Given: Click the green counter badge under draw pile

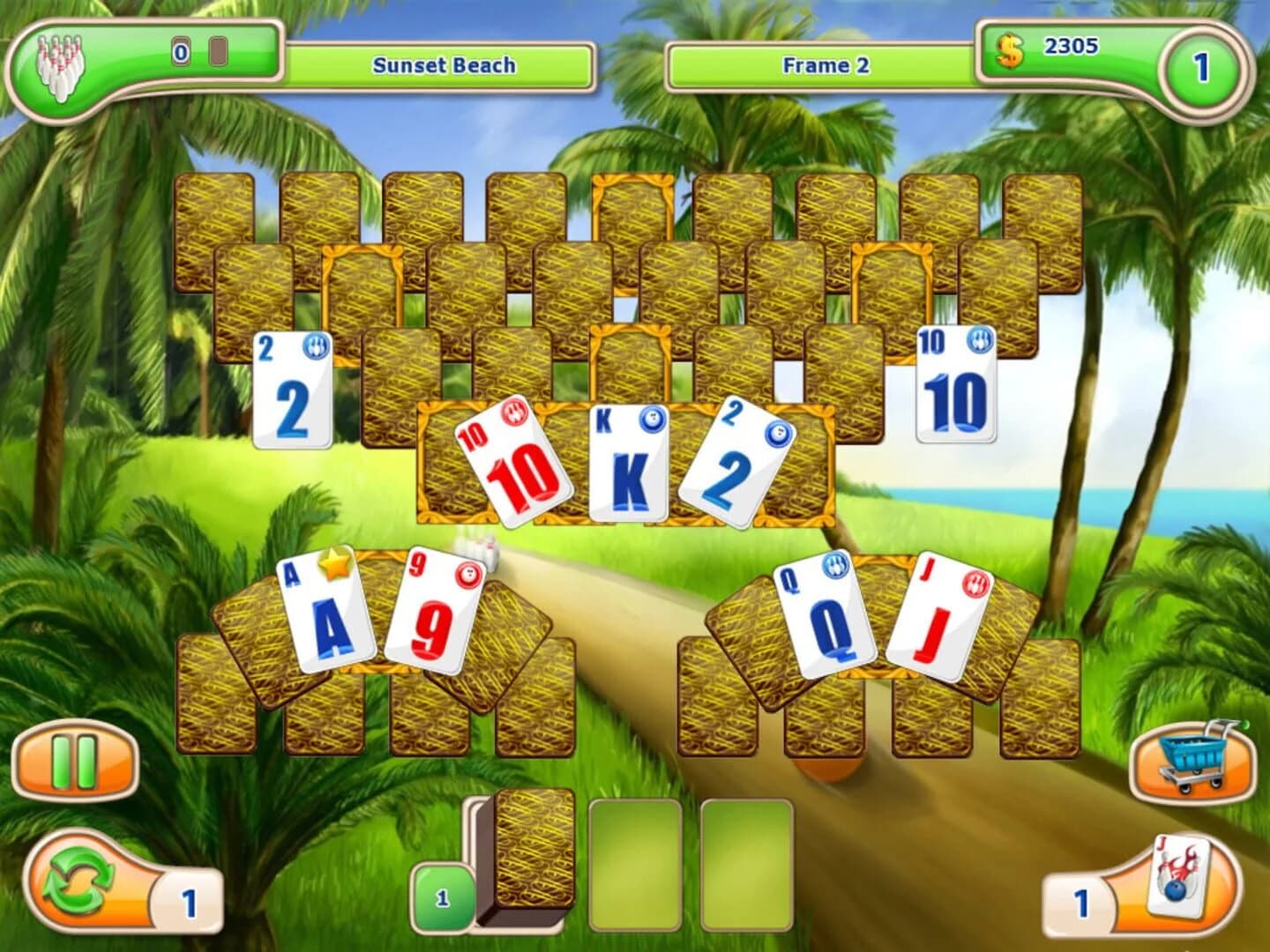Looking at the screenshot, I should (440, 896).
